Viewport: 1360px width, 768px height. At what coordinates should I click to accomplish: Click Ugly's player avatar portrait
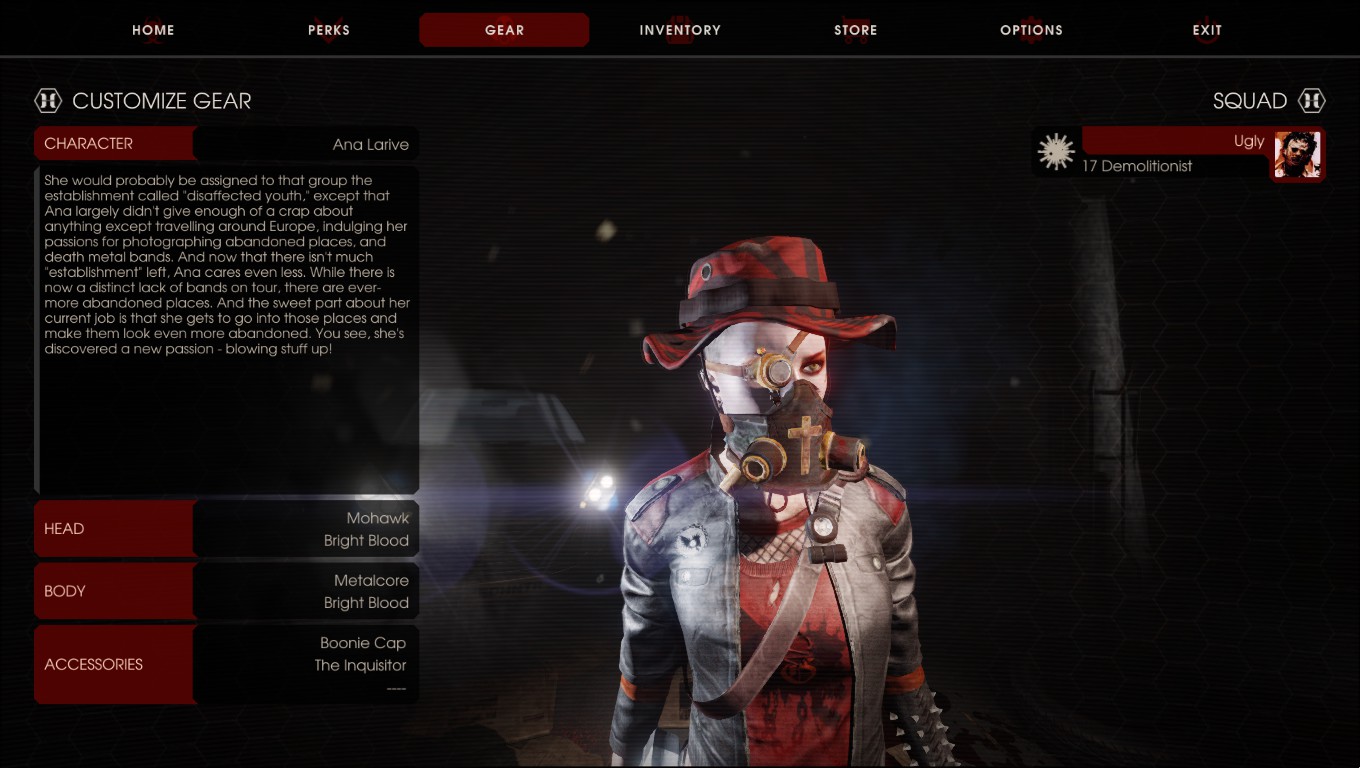[1297, 155]
